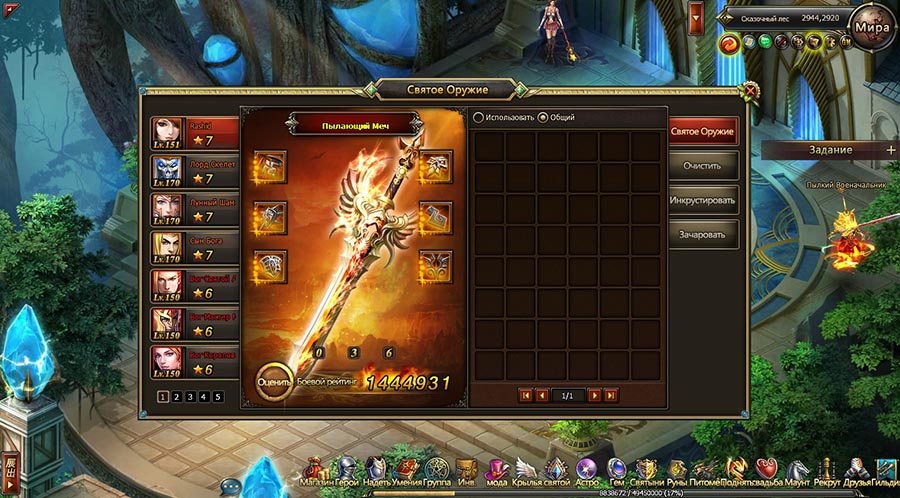Open the Руны runes menu
This screenshot has height=498, width=900.
coord(677,468)
